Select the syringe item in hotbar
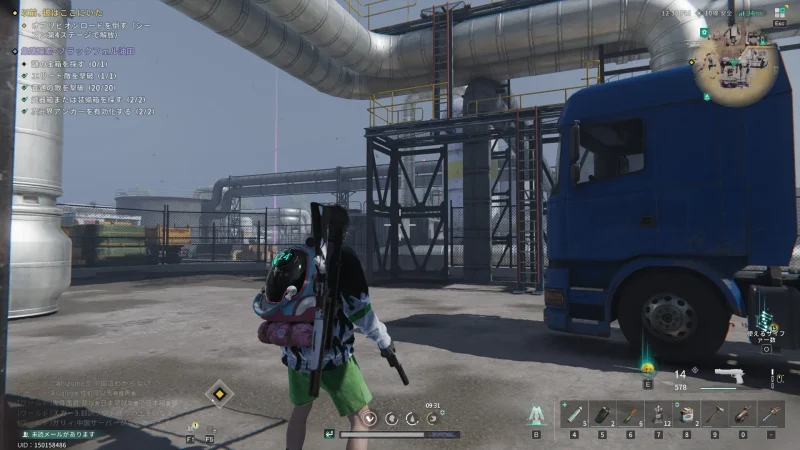The width and height of the screenshot is (800, 450). [x=574, y=413]
